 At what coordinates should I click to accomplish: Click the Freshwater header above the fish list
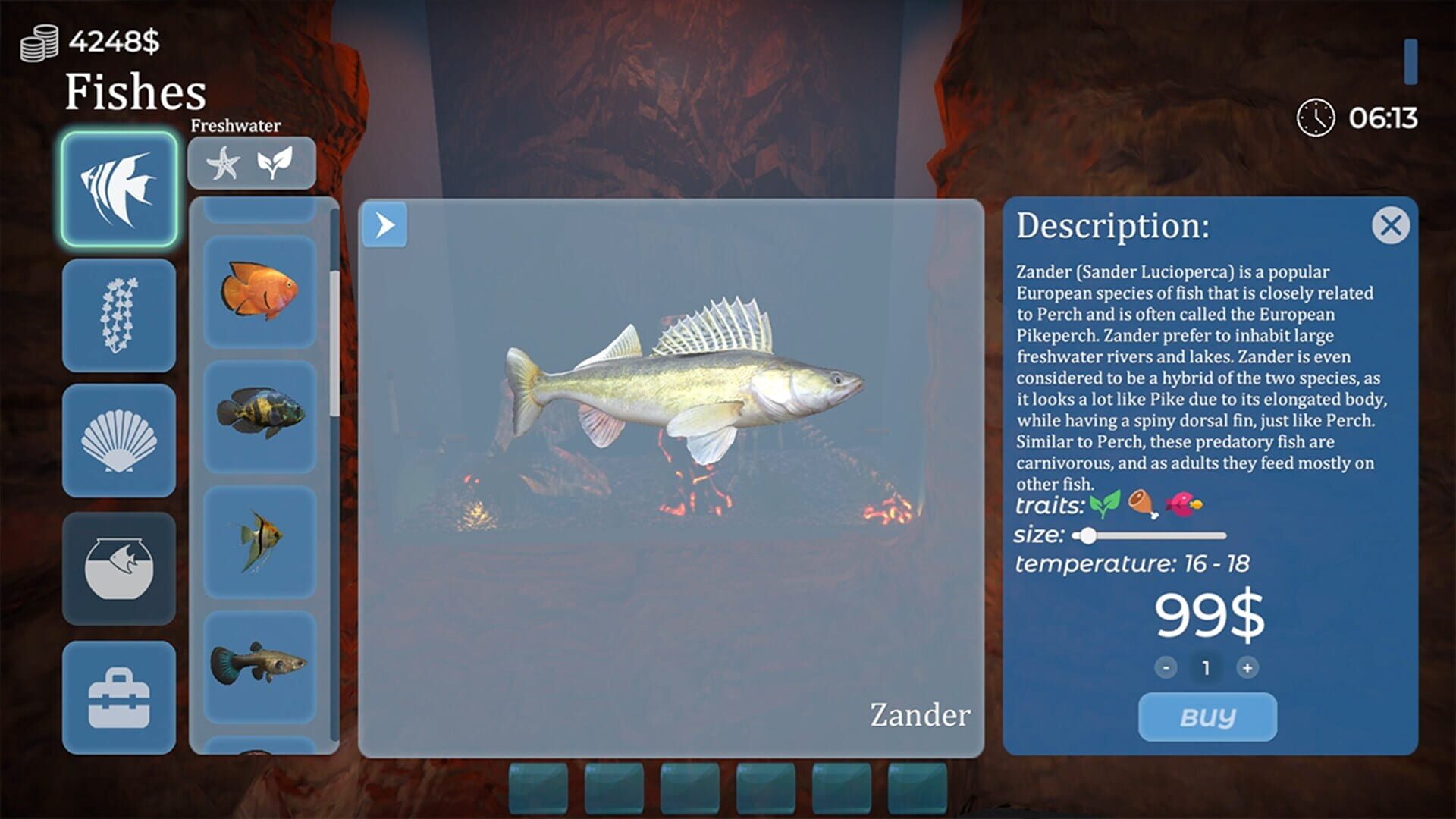236,124
